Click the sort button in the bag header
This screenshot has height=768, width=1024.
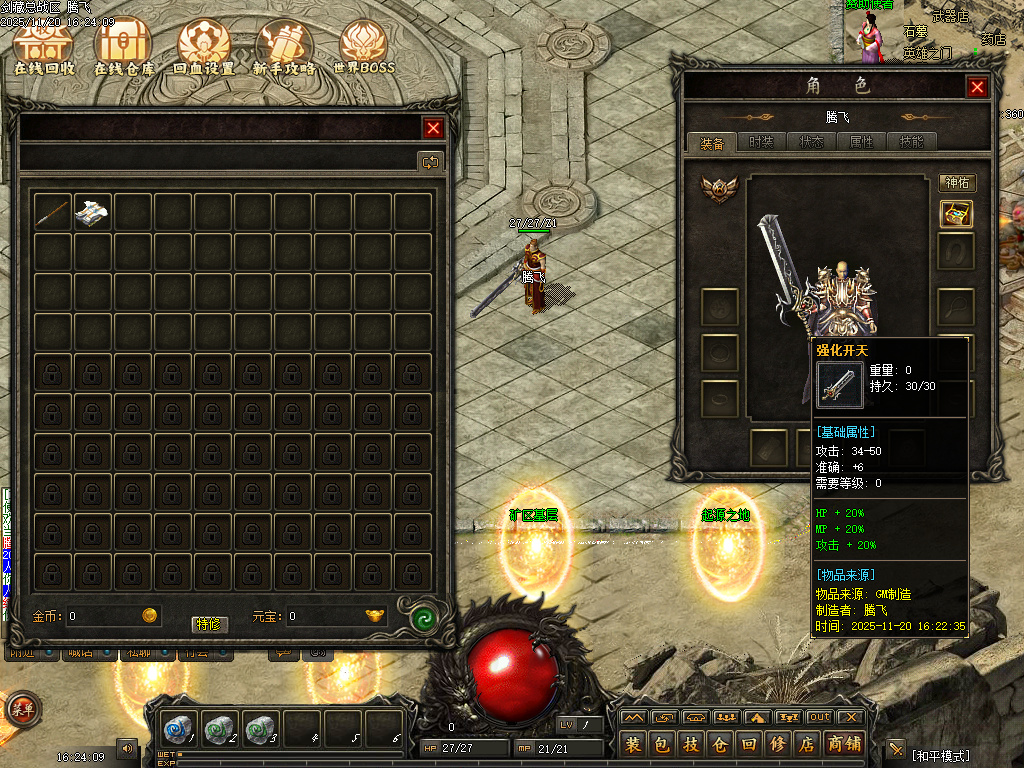pyautogui.click(x=430, y=161)
